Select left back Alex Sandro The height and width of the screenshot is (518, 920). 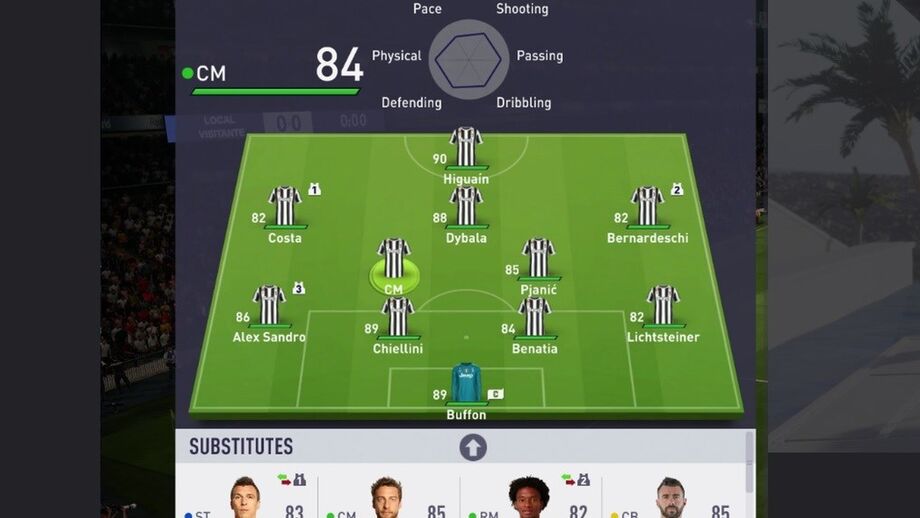click(x=269, y=306)
